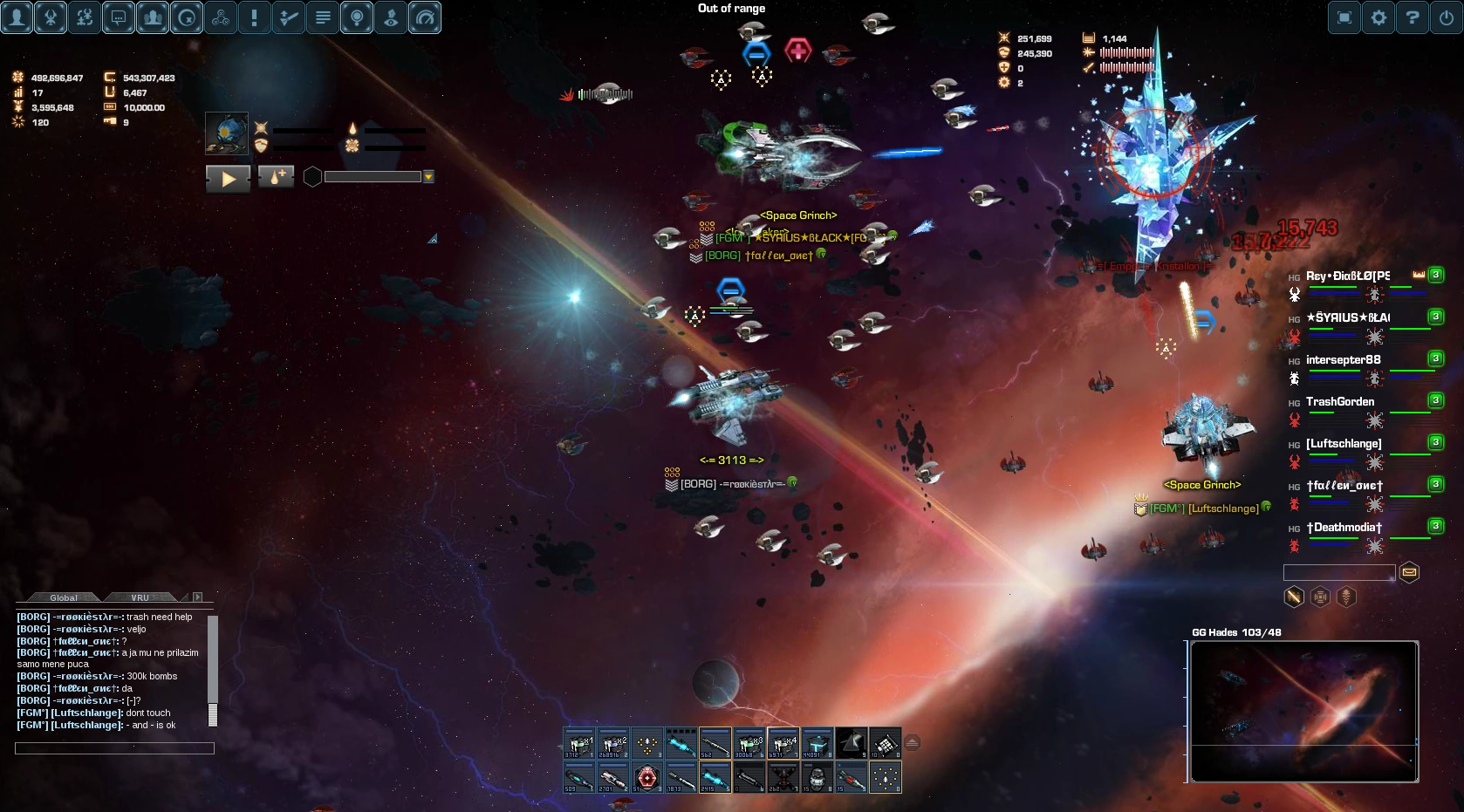Select the prism item in hotbar
The width and height of the screenshot is (1464, 812).
852,743
